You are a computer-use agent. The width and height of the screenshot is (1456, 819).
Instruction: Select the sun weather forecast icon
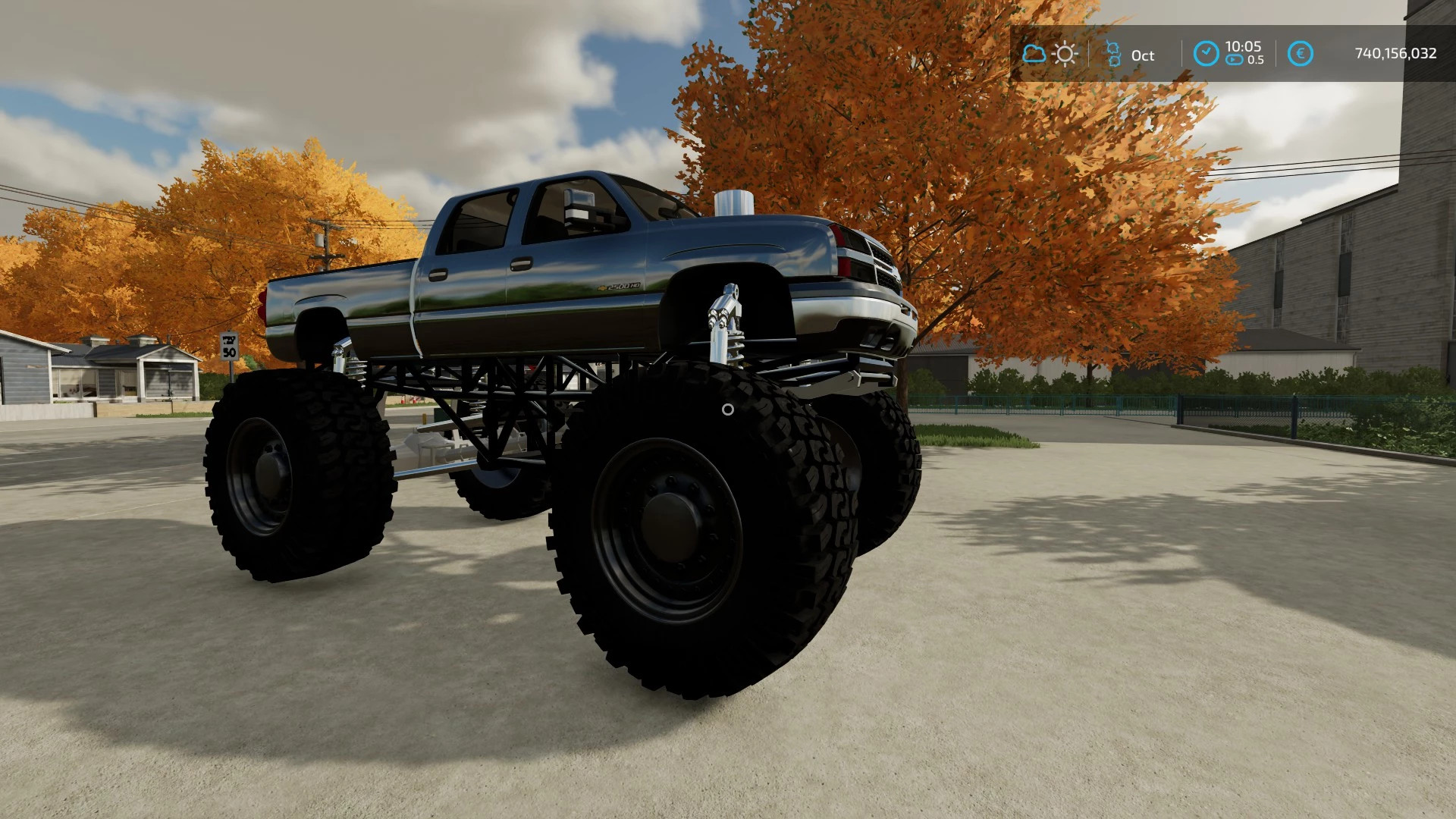1065,53
